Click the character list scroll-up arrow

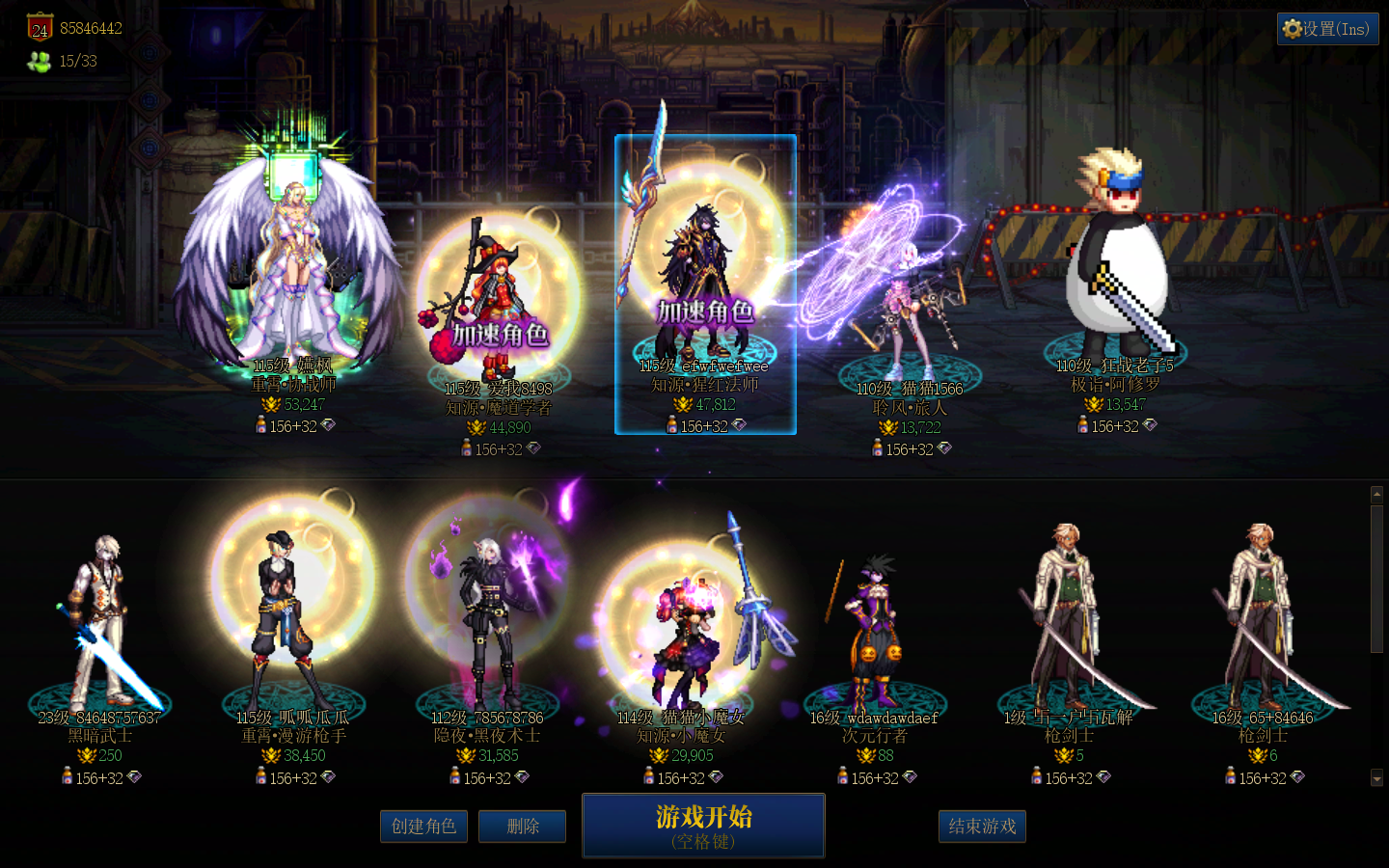(1376, 495)
